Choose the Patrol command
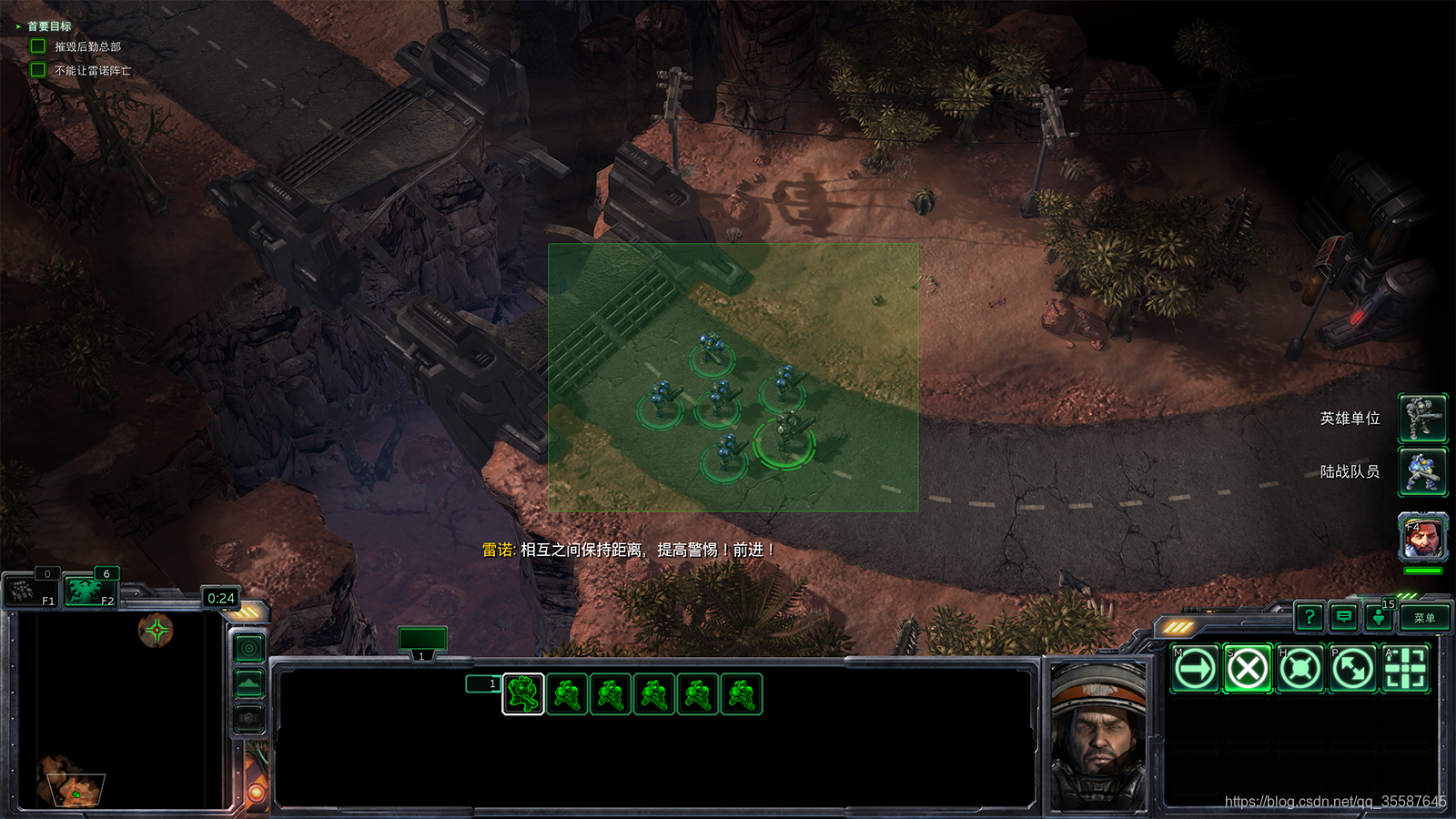Image resolution: width=1456 pixels, height=819 pixels. click(x=1353, y=670)
